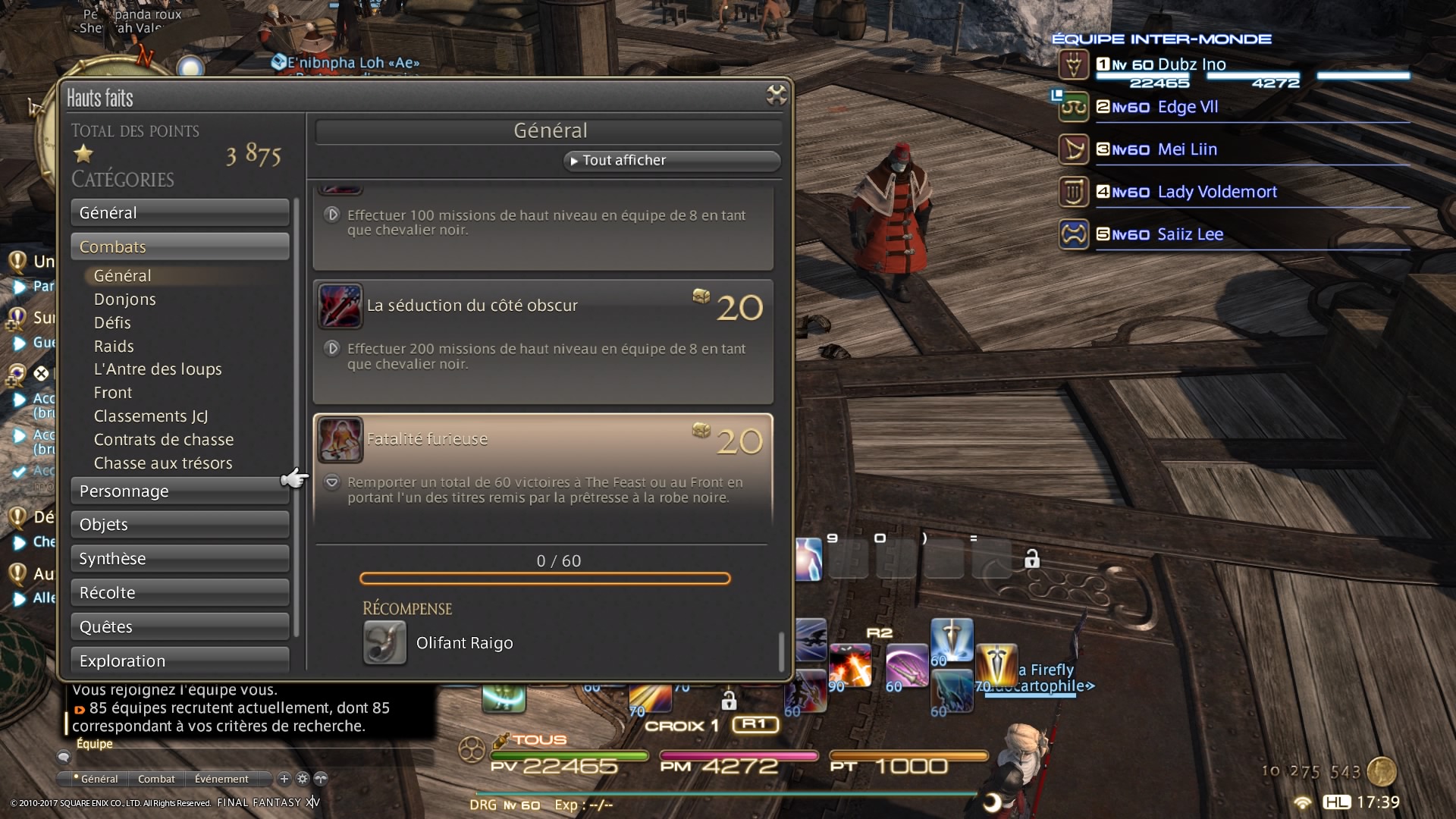Open the Synthèse category
The image size is (1456, 819).
pos(180,559)
